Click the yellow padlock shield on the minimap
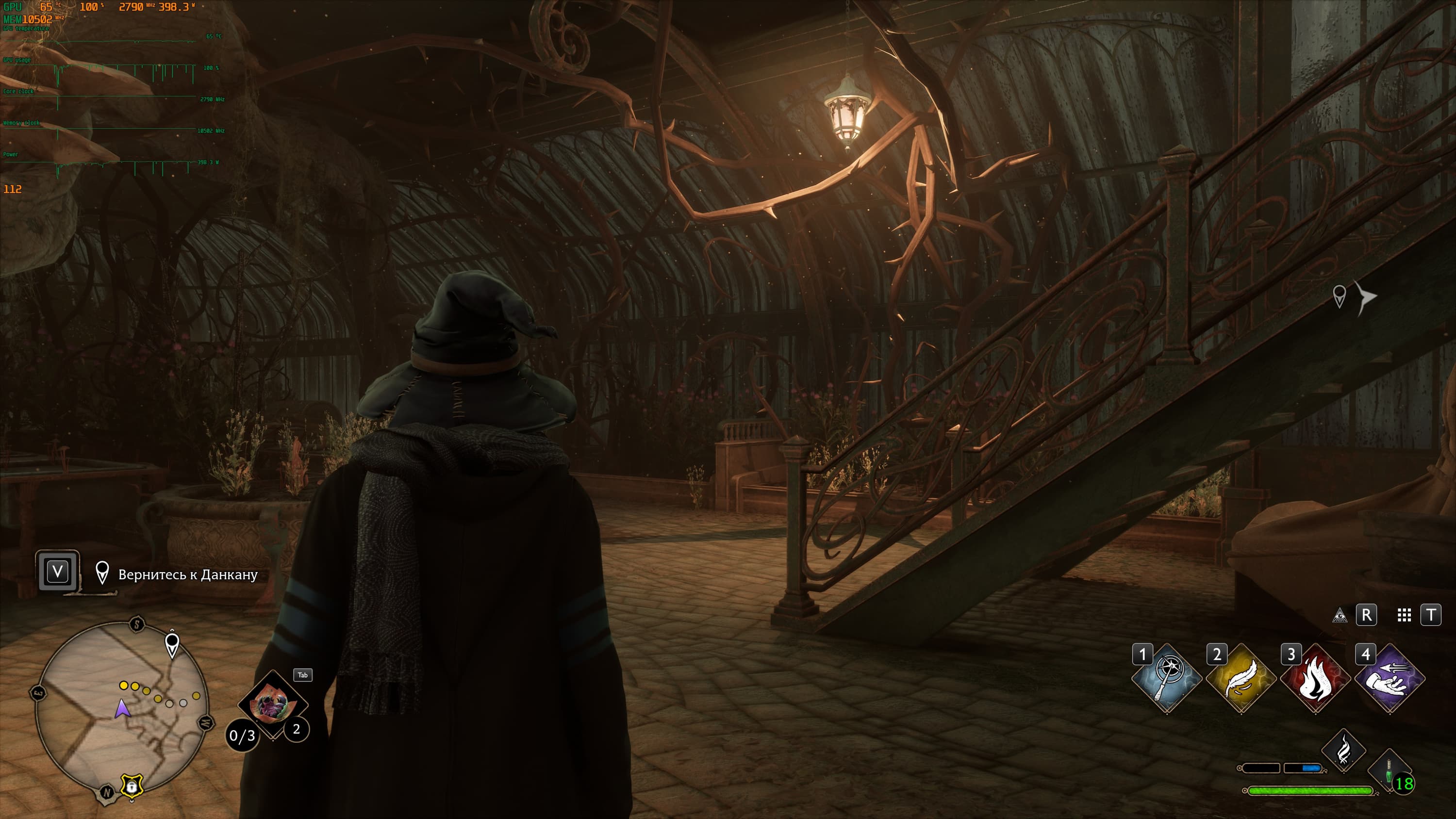Screen dimensions: 1456x819 (131, 786)
